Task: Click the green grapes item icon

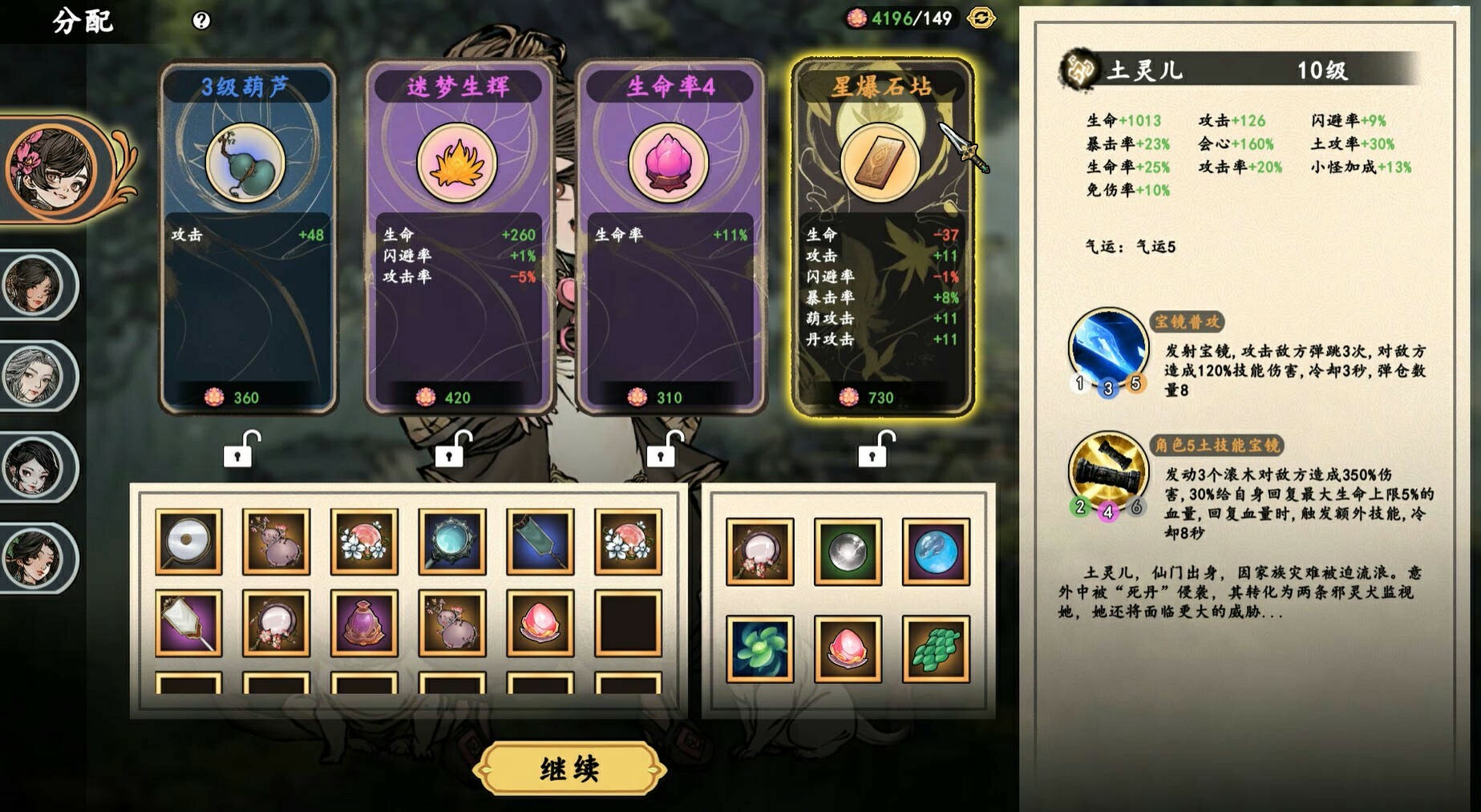Action: point(936,649)
